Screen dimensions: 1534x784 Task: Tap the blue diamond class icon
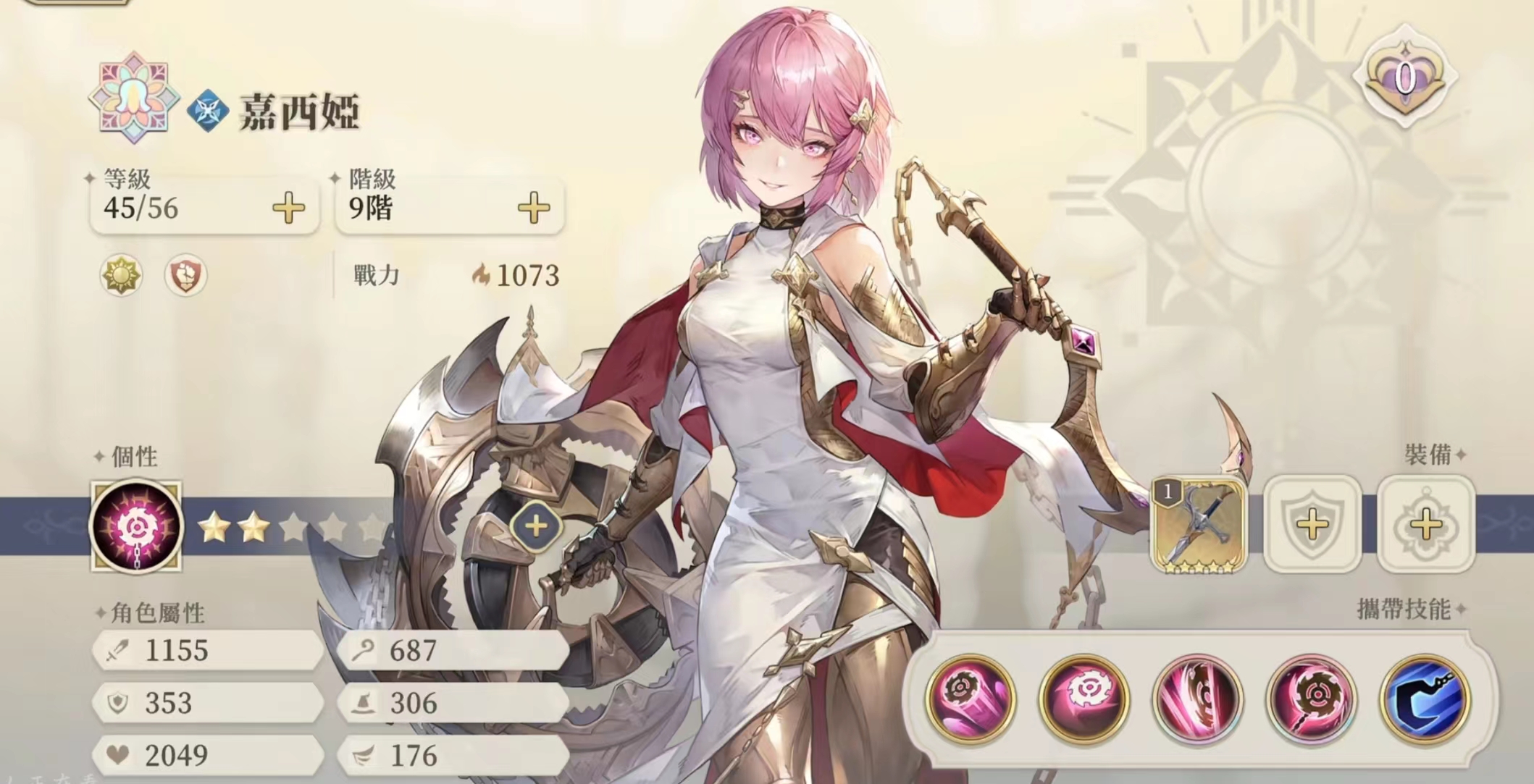[x=209, y=111]
